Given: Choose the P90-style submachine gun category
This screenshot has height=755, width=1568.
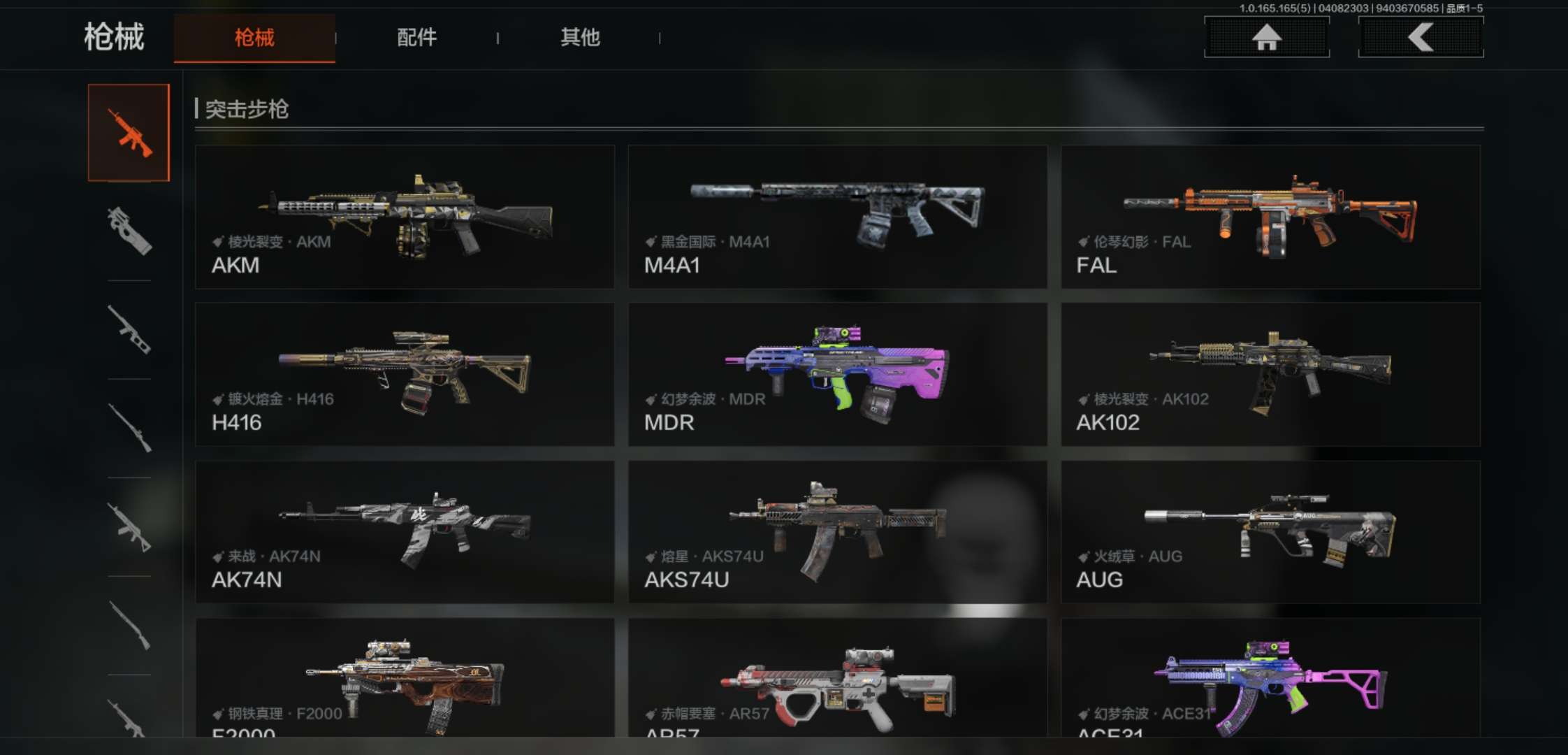Looking at the screenshot, I should click(129, 231).
